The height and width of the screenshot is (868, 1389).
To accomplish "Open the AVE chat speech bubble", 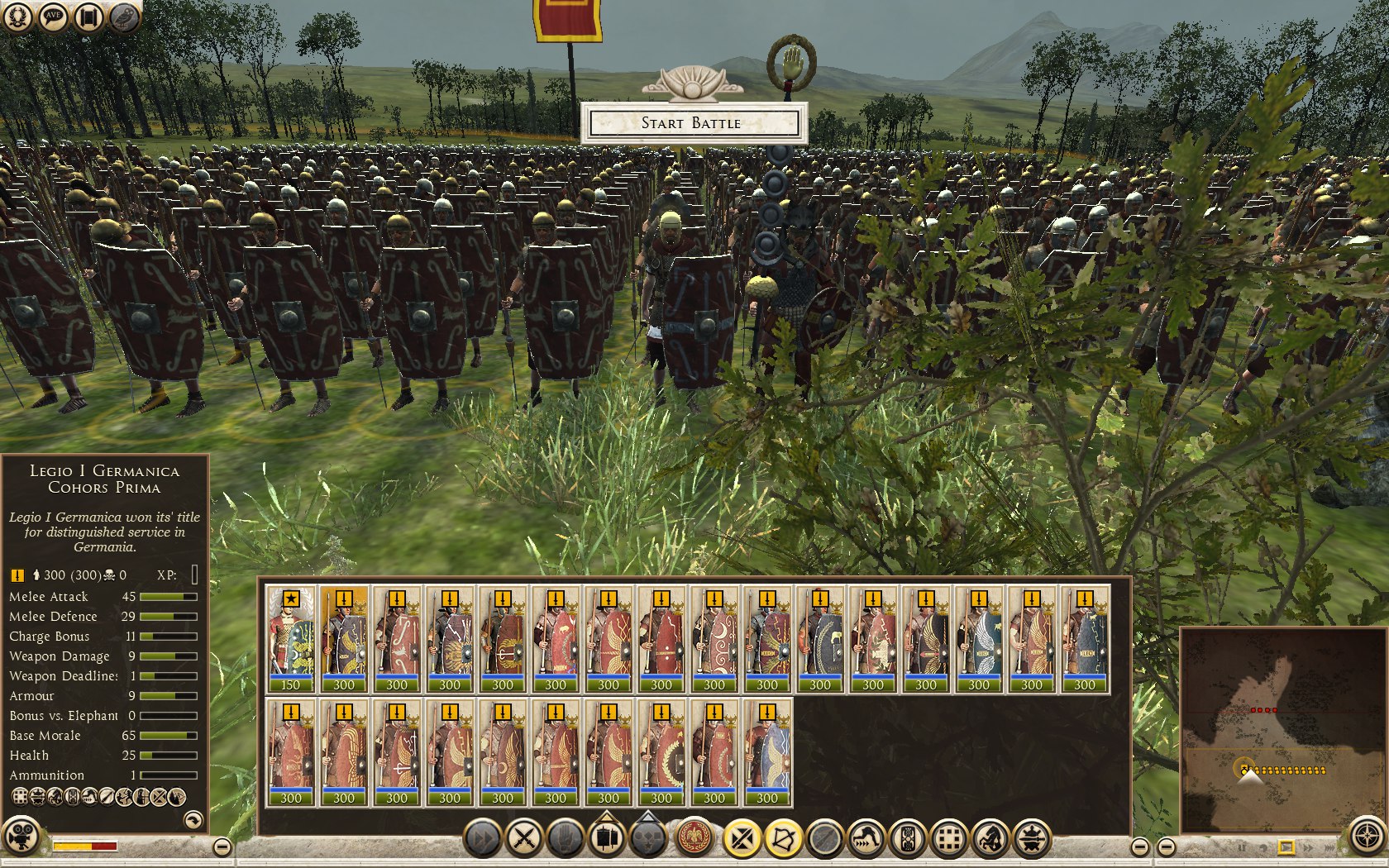I will (53, 17).
